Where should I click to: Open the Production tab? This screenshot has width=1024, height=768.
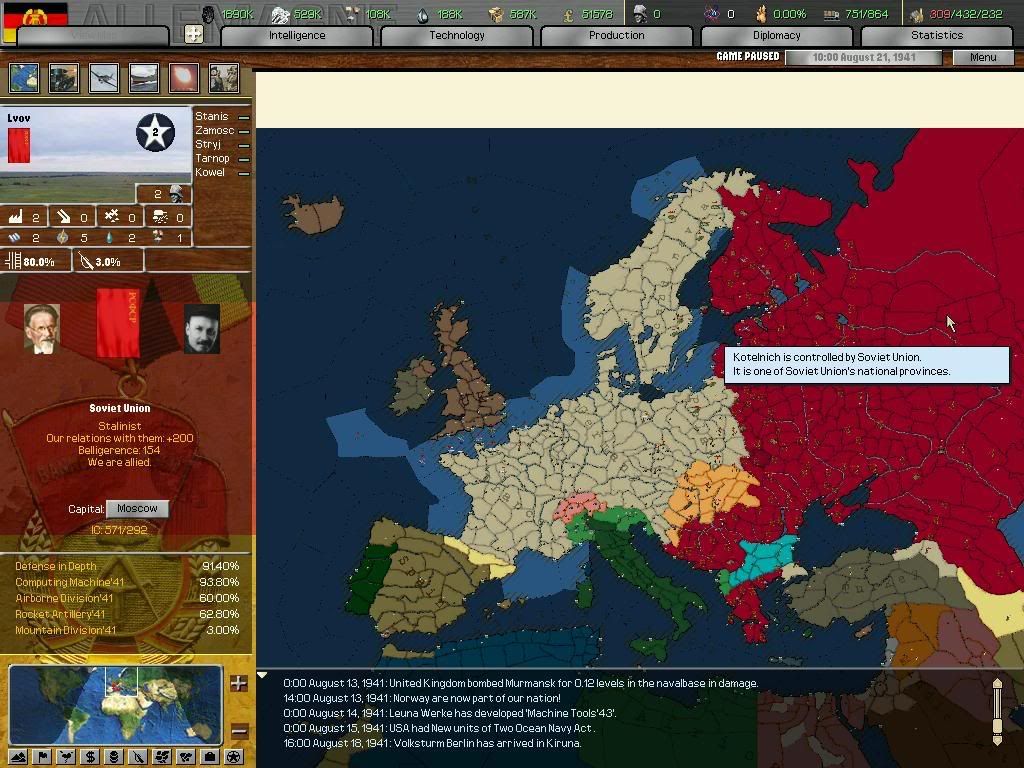(x=616, y=36)
